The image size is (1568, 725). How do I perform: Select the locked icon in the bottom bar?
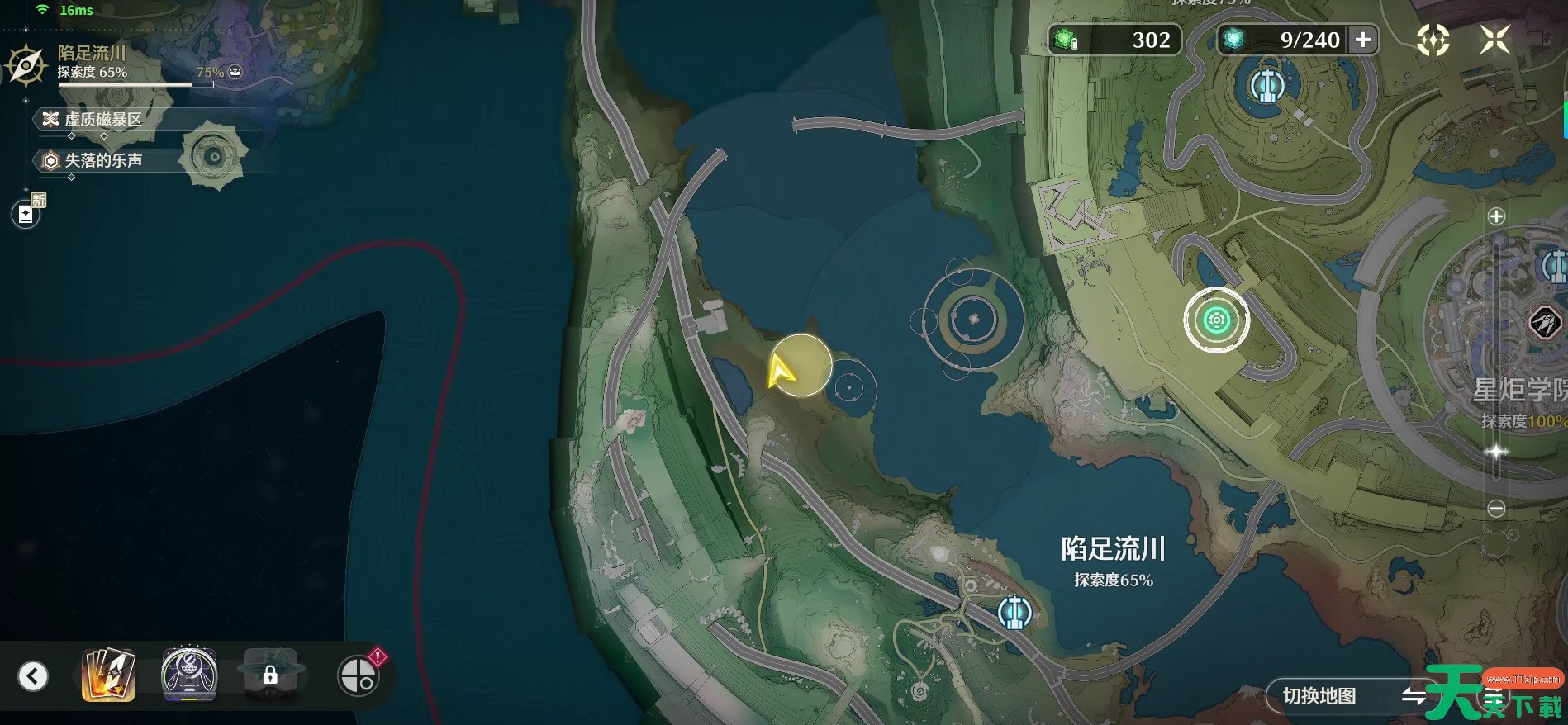[270, 675]
